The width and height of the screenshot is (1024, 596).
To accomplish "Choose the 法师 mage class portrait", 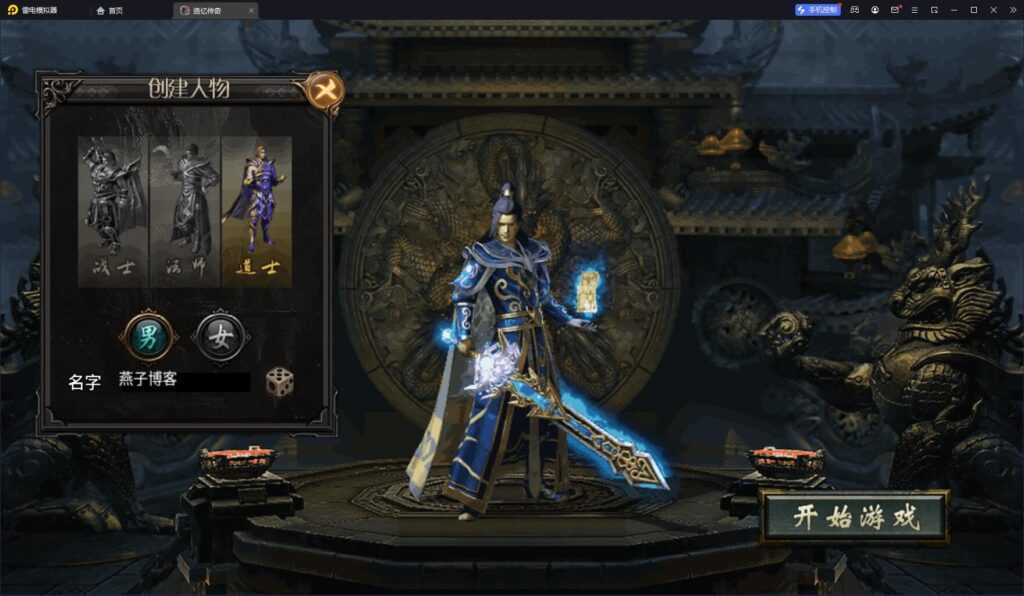I will click(185, 211).
